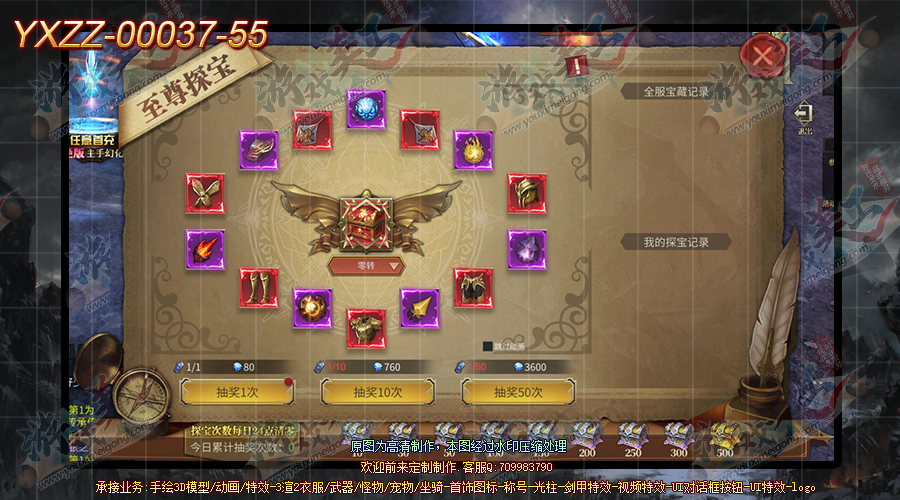Screen dimensions: 900x500
Task: Open the 零转 rebirth level dropdown
Action: [366, 266]
